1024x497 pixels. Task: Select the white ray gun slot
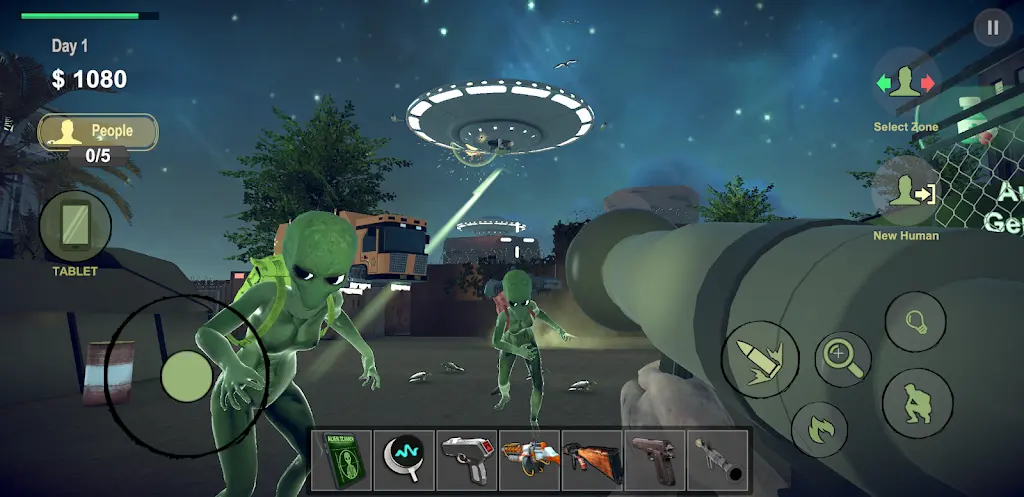pyautogui.click(x=466, y=460)
